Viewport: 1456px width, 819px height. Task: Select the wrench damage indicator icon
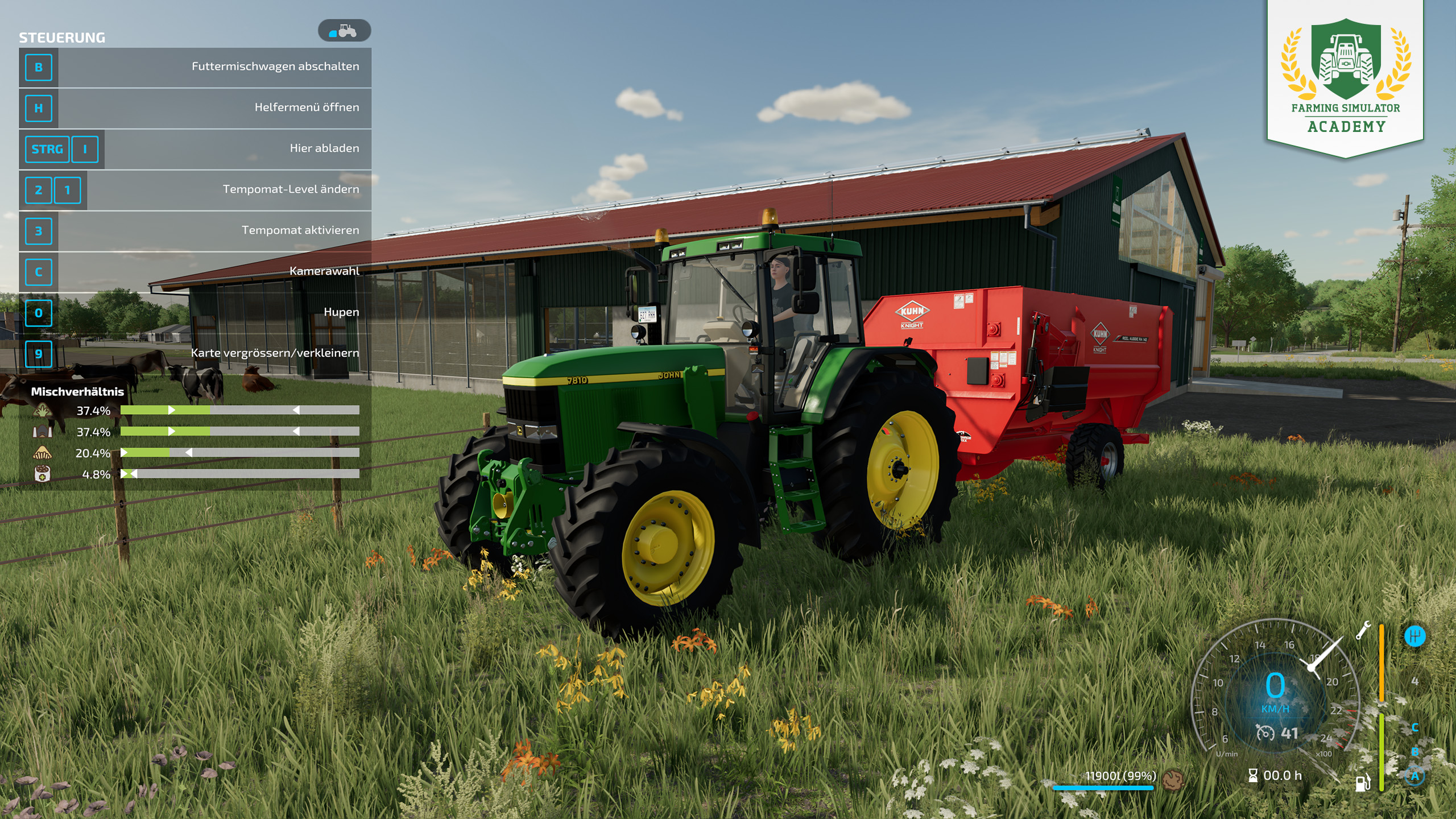coord(1363,630)
